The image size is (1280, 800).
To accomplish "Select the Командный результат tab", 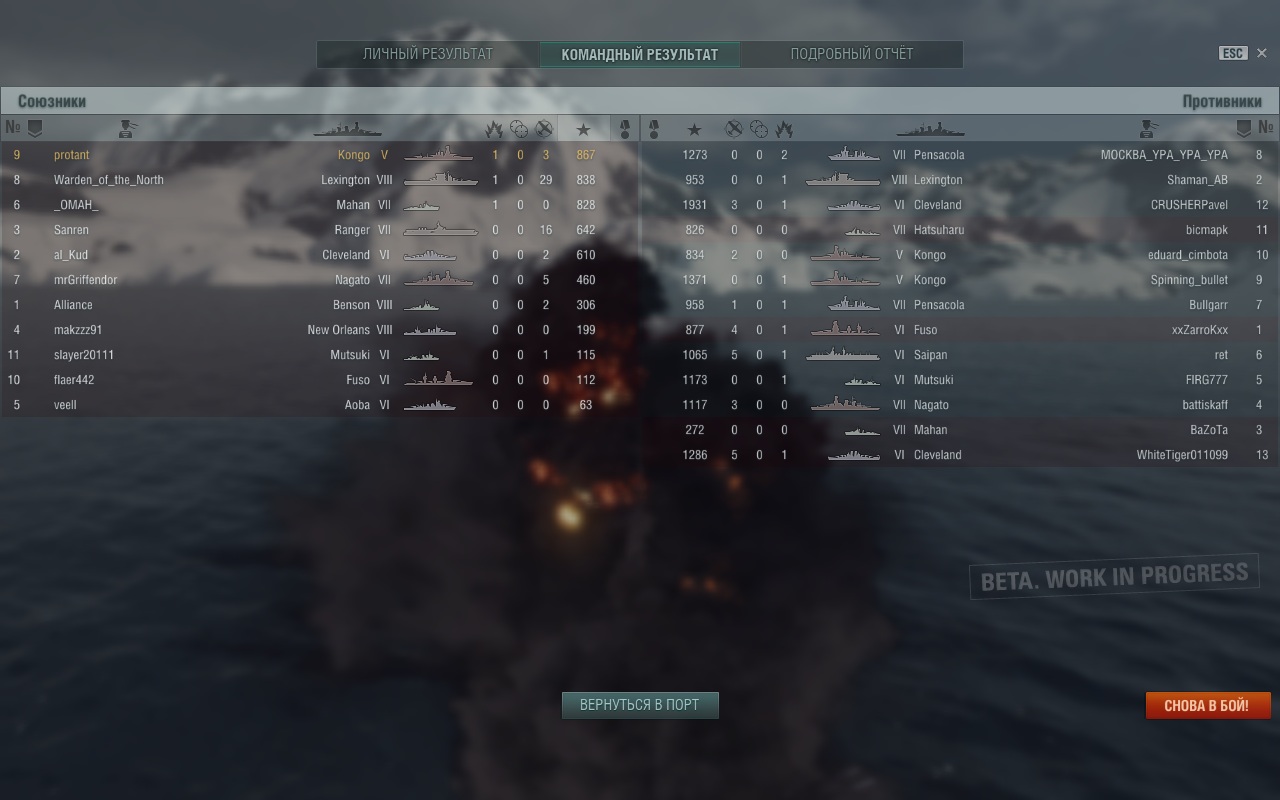I will [x=640, y=54].
